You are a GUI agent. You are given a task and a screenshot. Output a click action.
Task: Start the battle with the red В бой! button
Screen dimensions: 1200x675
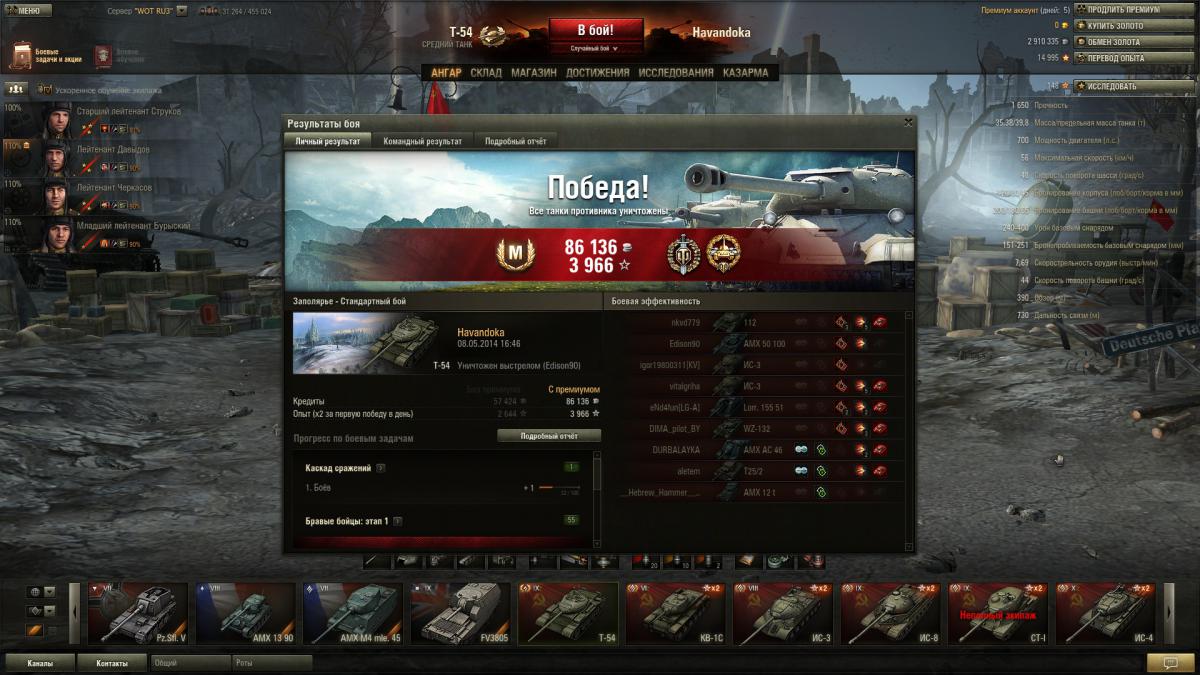(595, 30)
